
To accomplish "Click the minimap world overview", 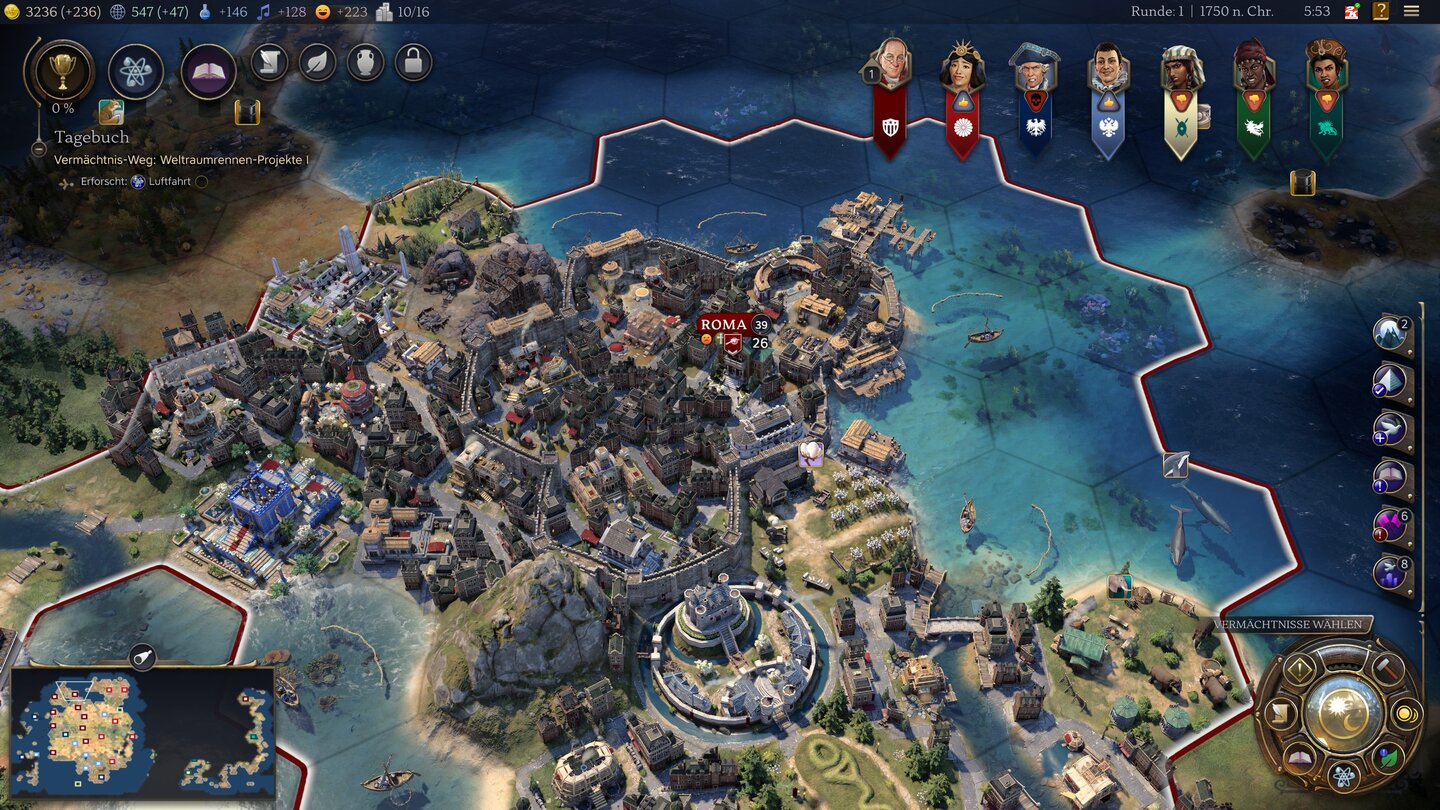I will (142, 733).
